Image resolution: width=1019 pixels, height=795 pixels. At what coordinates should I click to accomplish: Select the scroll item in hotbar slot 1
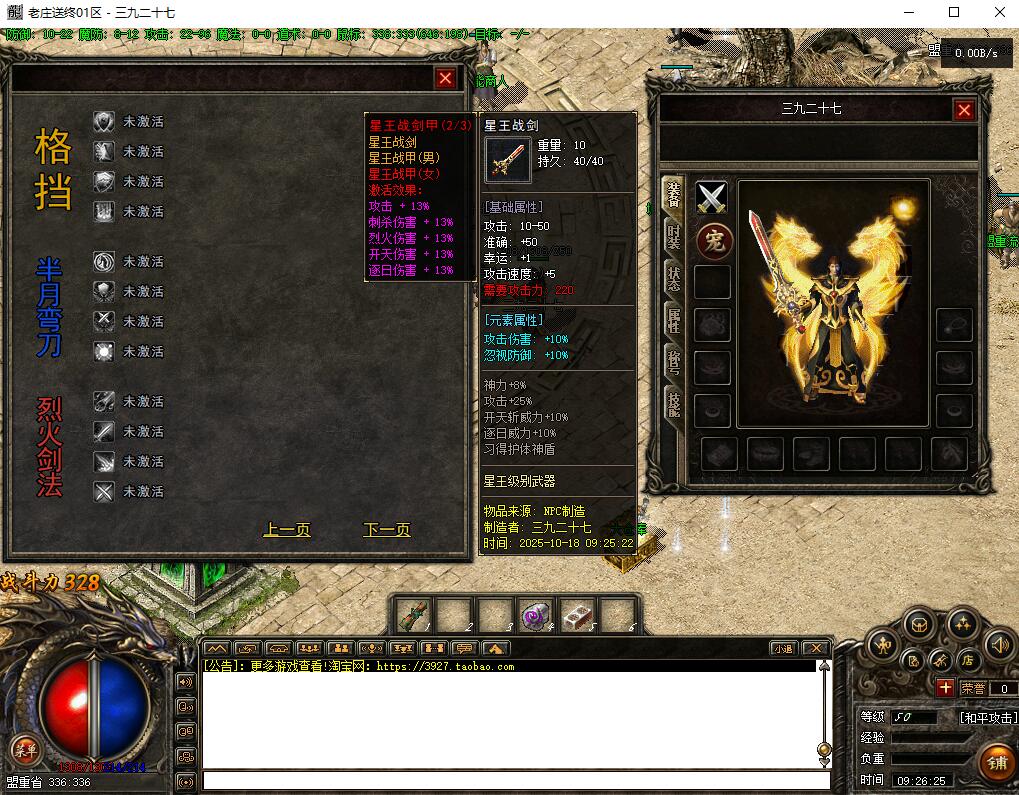[x=413, y=615]
